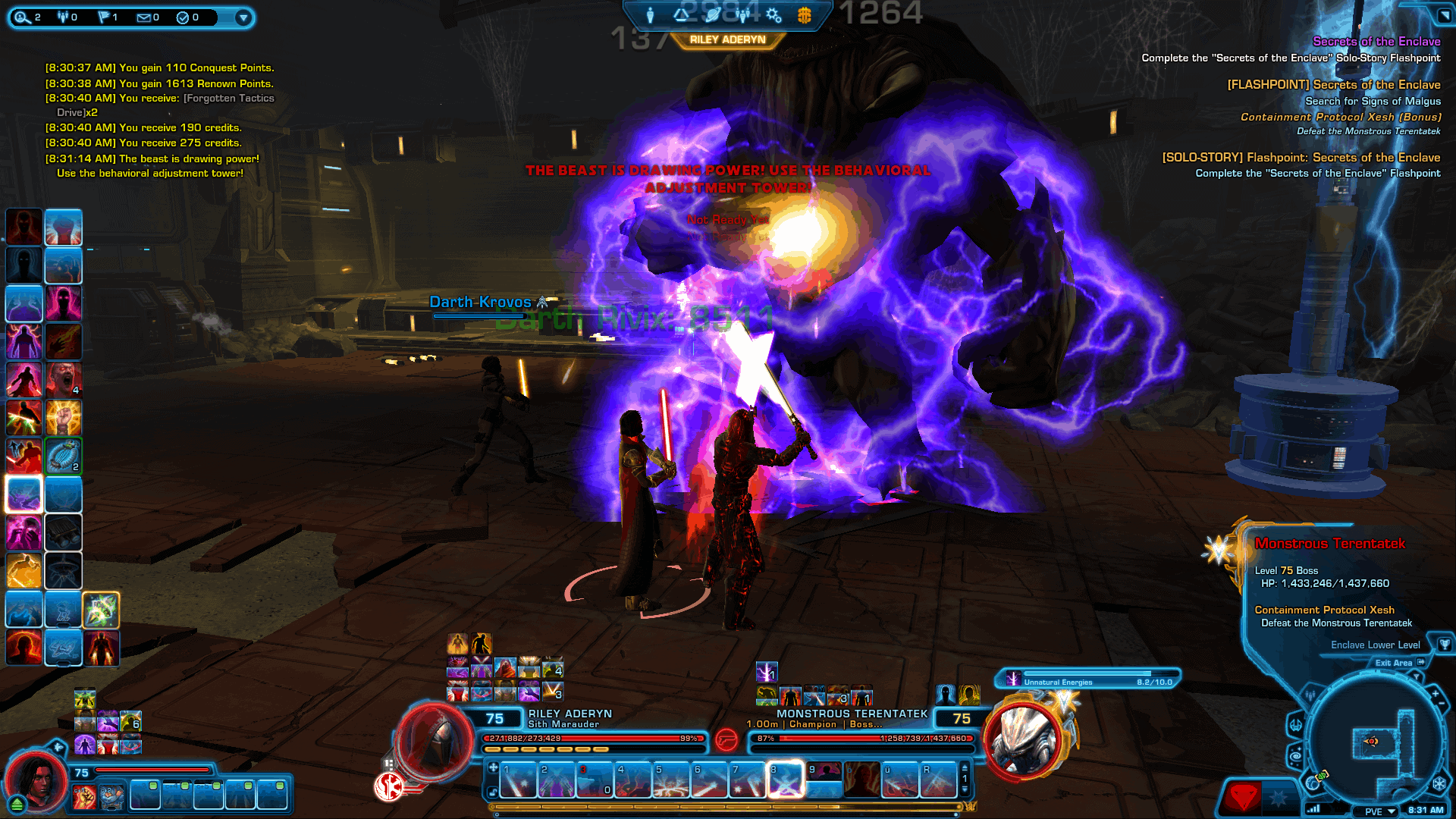Click the who-search magnifier icon top-left
This screenshot has height=819, width=1456.
[21, 17]
